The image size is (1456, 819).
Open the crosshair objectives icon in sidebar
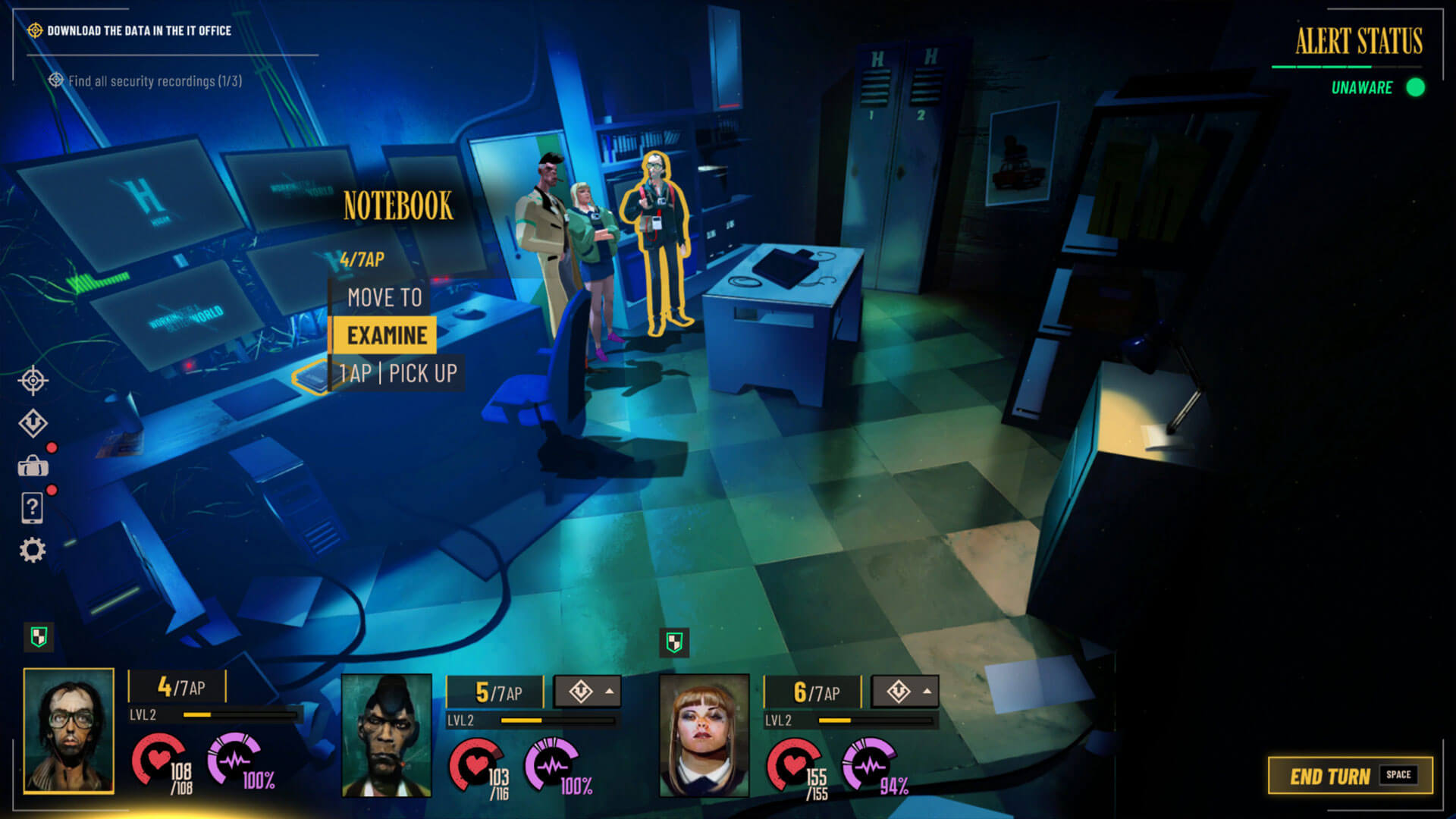pos(33,380)
